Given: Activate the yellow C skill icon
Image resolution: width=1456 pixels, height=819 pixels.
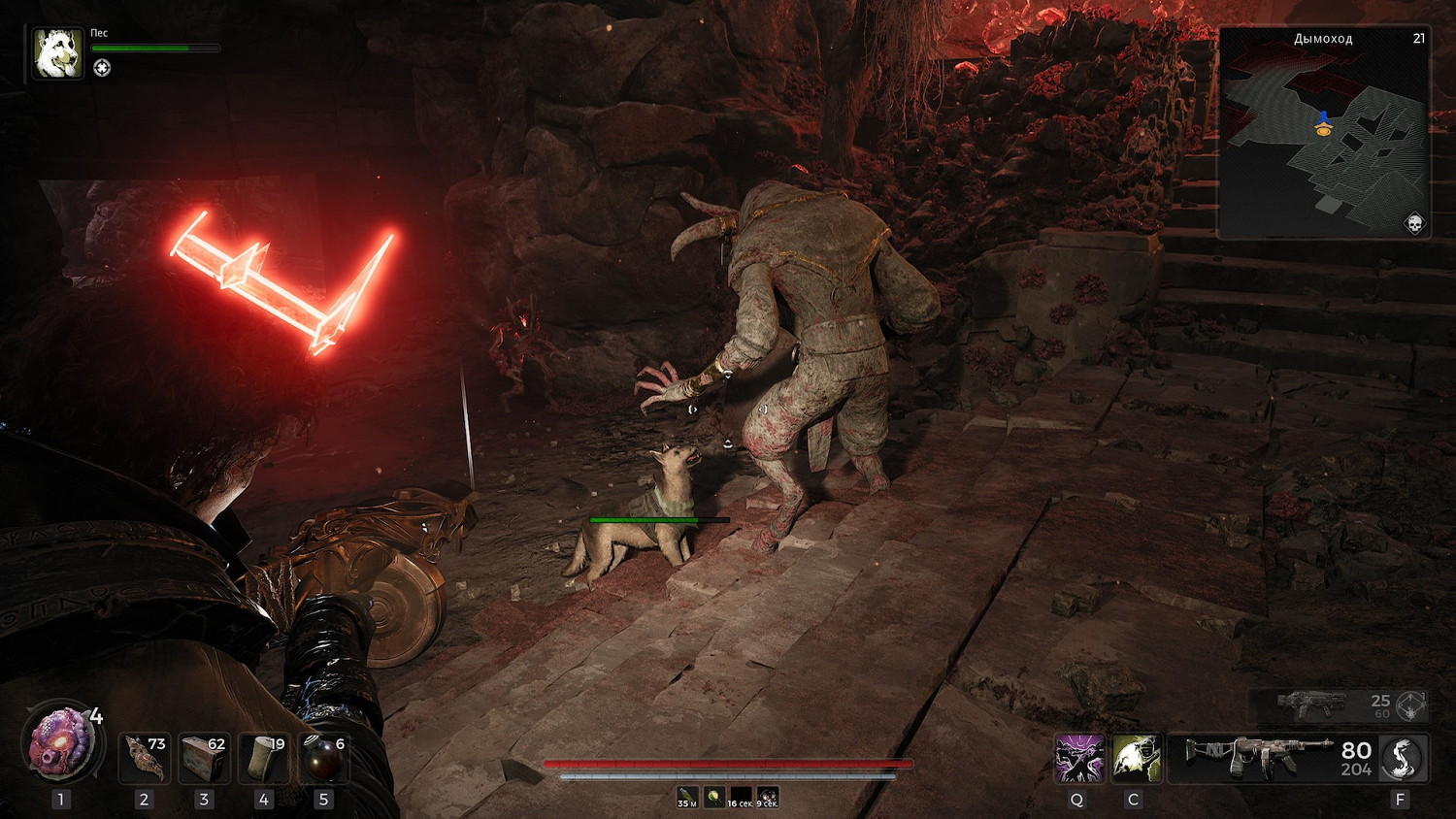Looking at the screenshot, I should point(1135,758).
